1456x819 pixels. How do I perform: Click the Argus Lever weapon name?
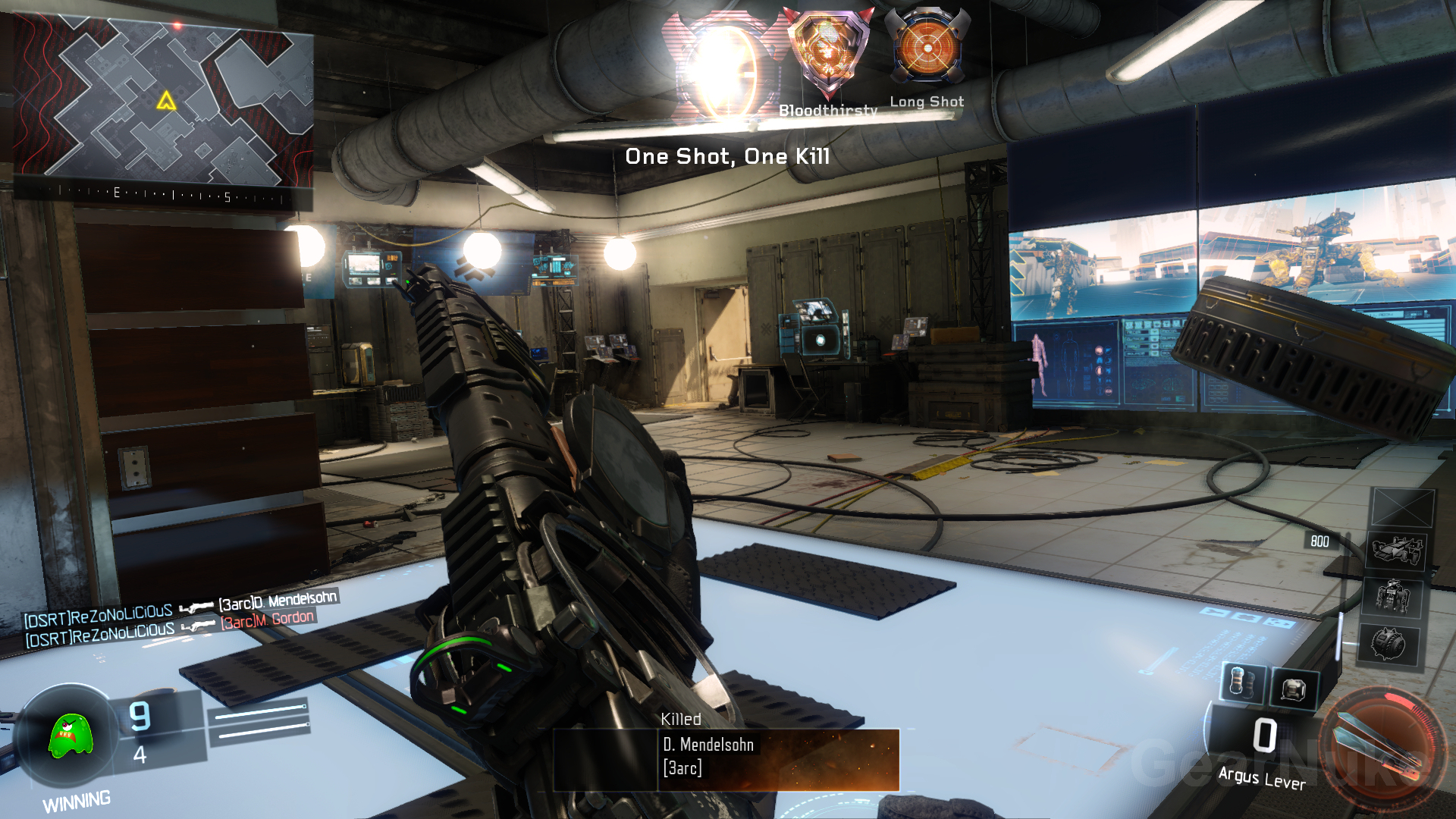coord(1261,778)
